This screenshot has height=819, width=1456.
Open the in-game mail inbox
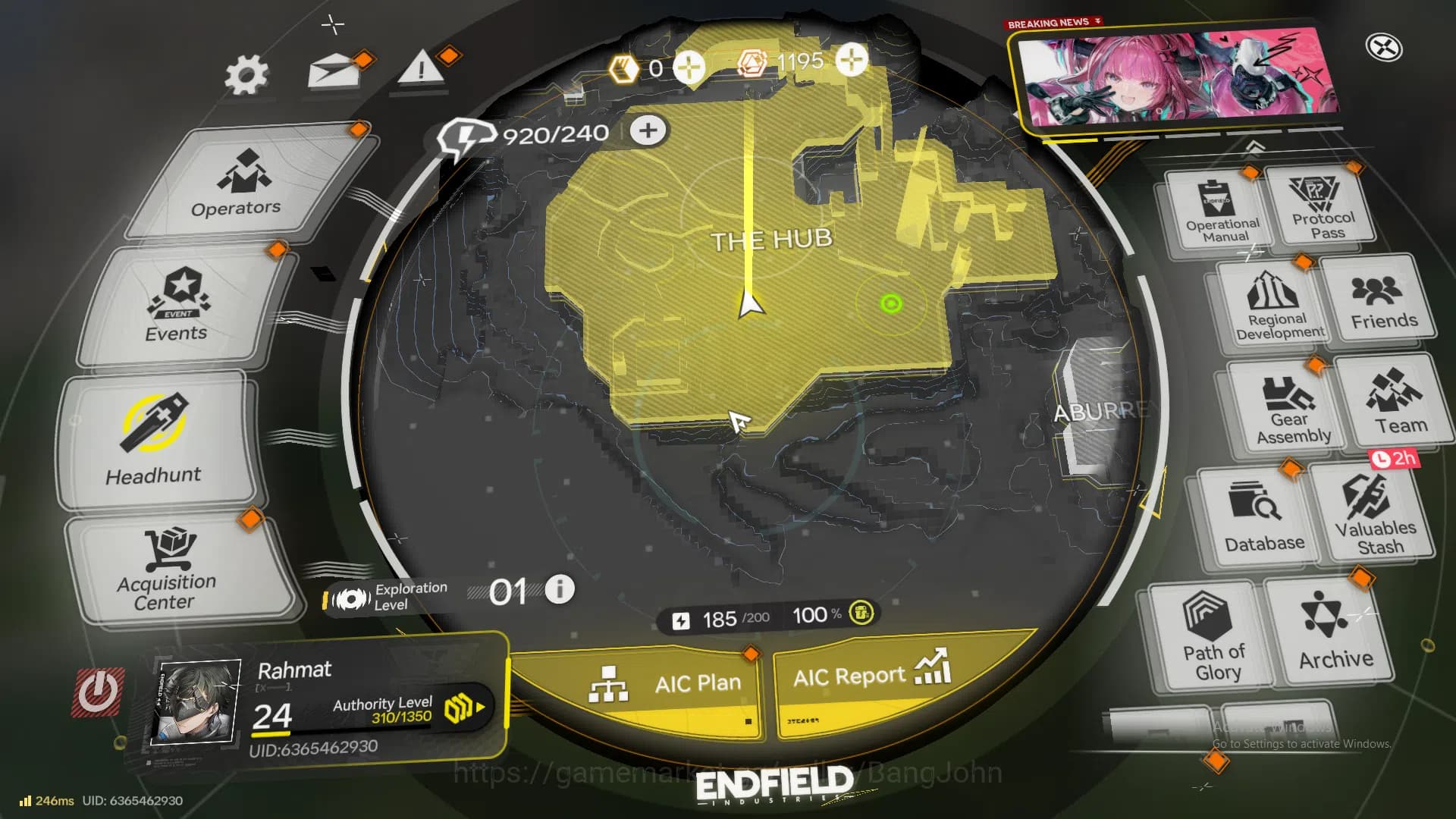click(x=334, y=72)
